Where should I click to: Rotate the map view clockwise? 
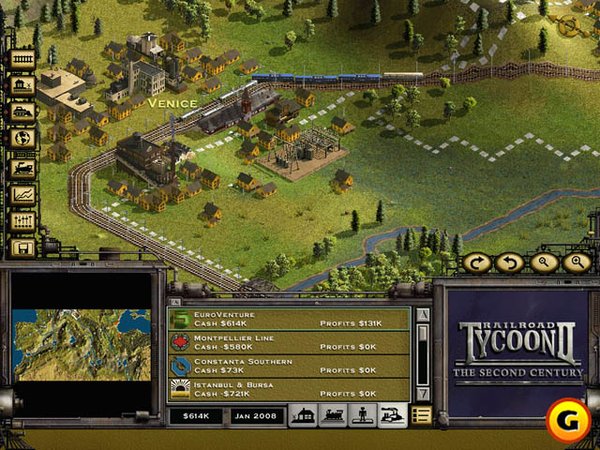[475, 263]
